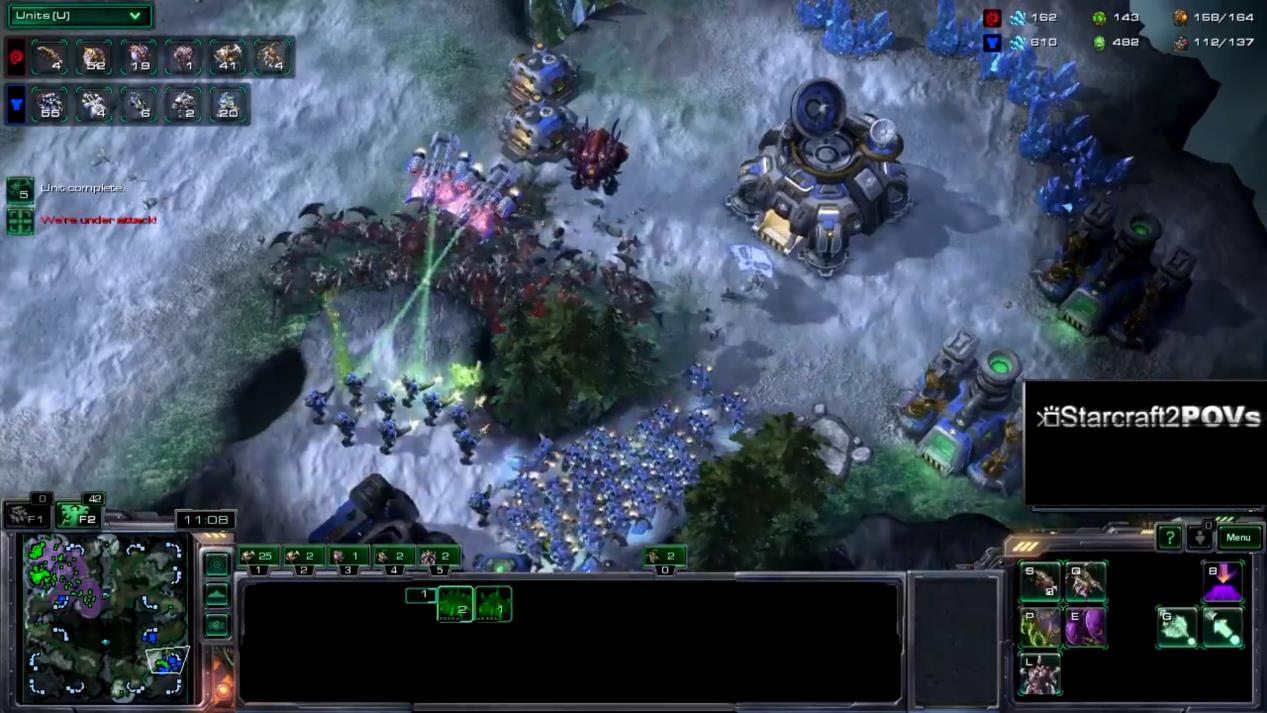Set worker rally point with G icon
This screenshot has width=1267, height=713.
pos(1177,628)
